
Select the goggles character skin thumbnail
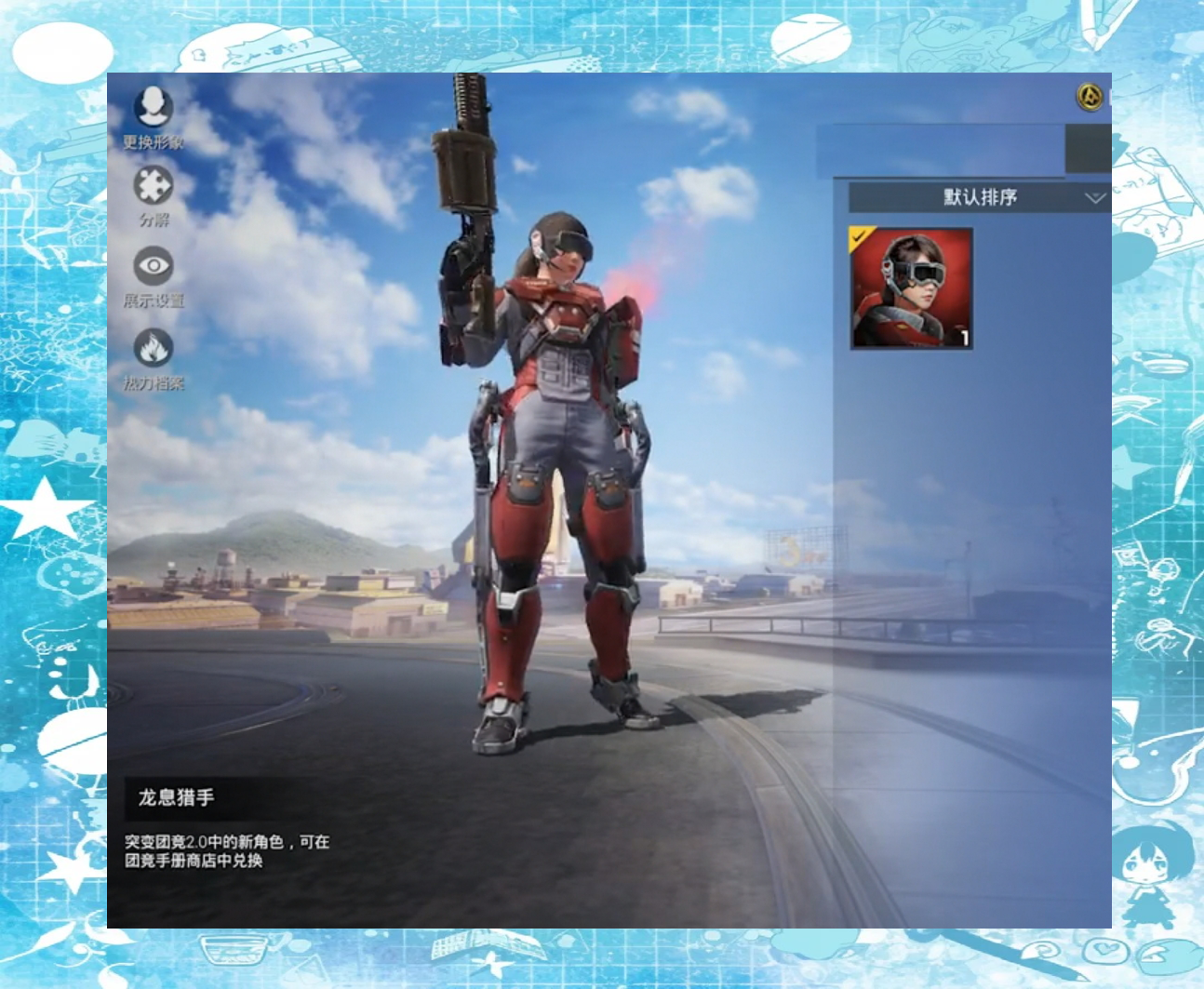(x=912, y=288)
